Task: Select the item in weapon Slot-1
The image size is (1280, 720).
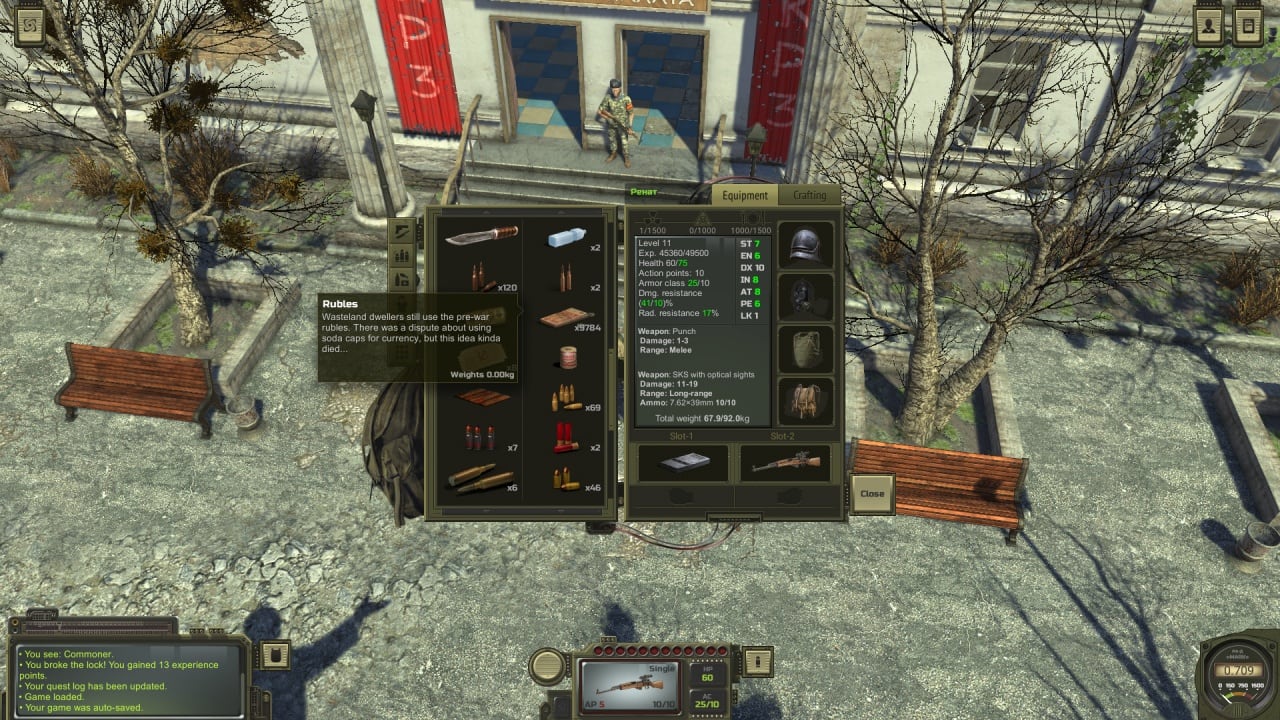Action: (x=684, y=463)
